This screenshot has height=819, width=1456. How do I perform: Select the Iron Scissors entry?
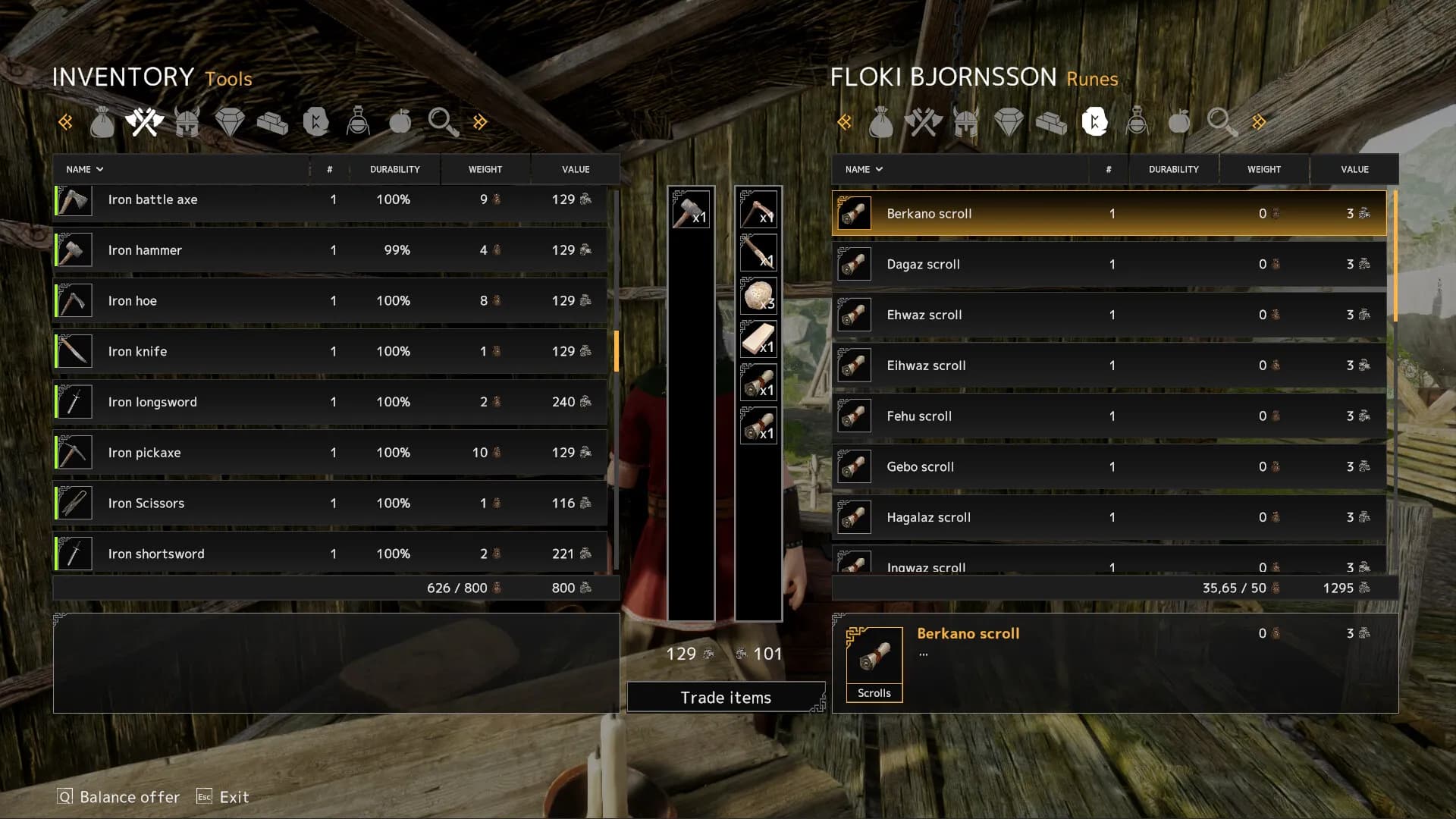(331, 504)
